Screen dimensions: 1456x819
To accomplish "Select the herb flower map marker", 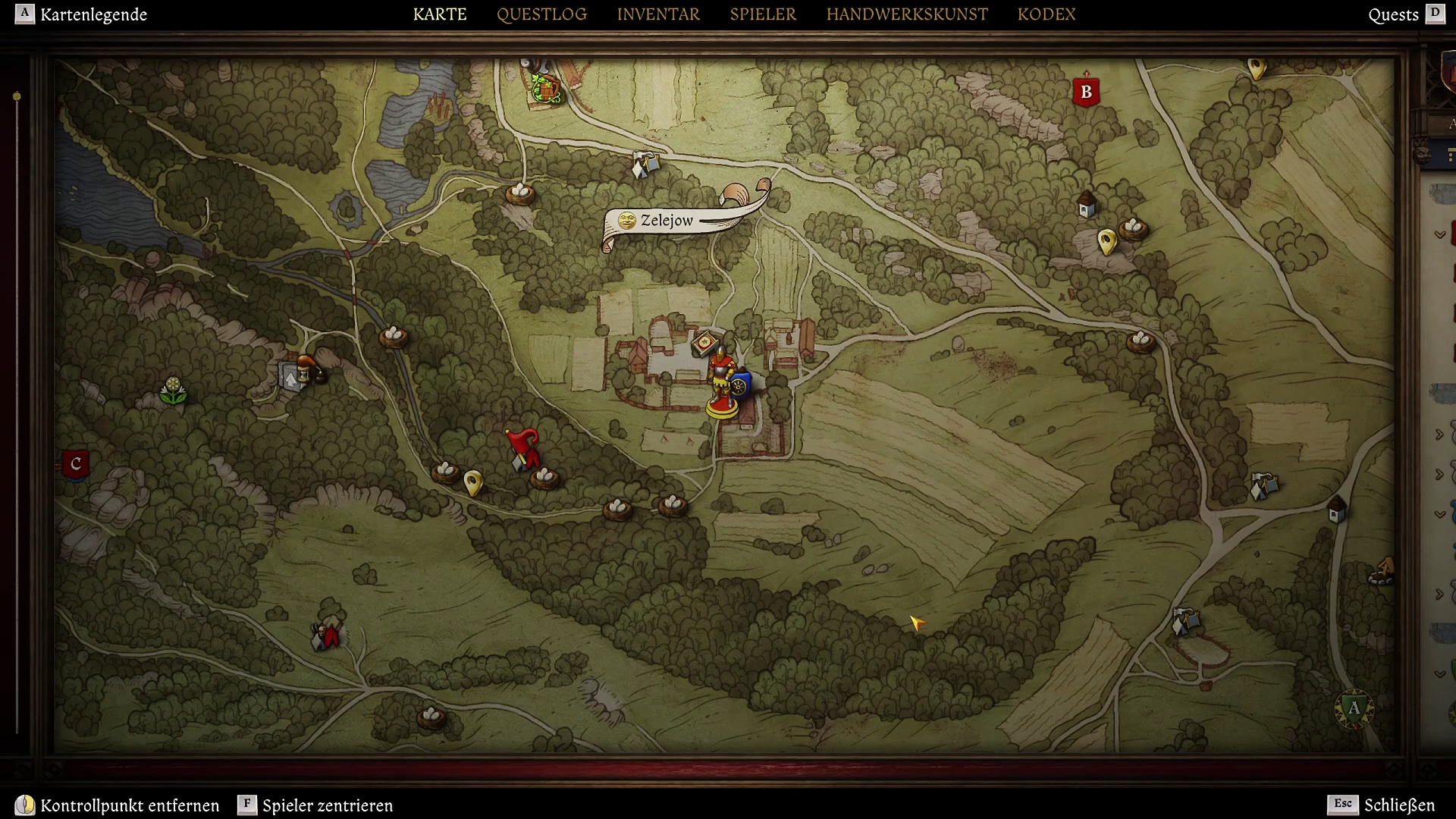I will pyautogui.click(x=173, y=391).
